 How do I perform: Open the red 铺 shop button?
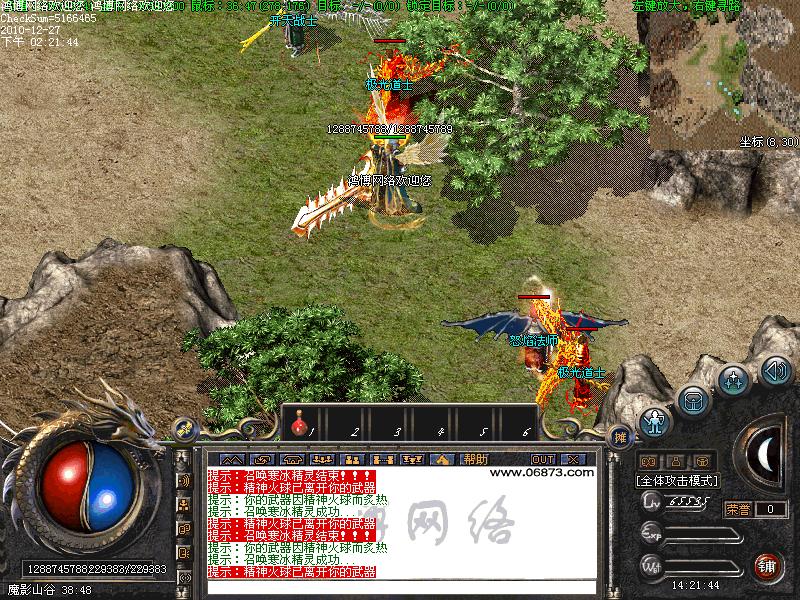pyautogui.click(x=768, y=566)
